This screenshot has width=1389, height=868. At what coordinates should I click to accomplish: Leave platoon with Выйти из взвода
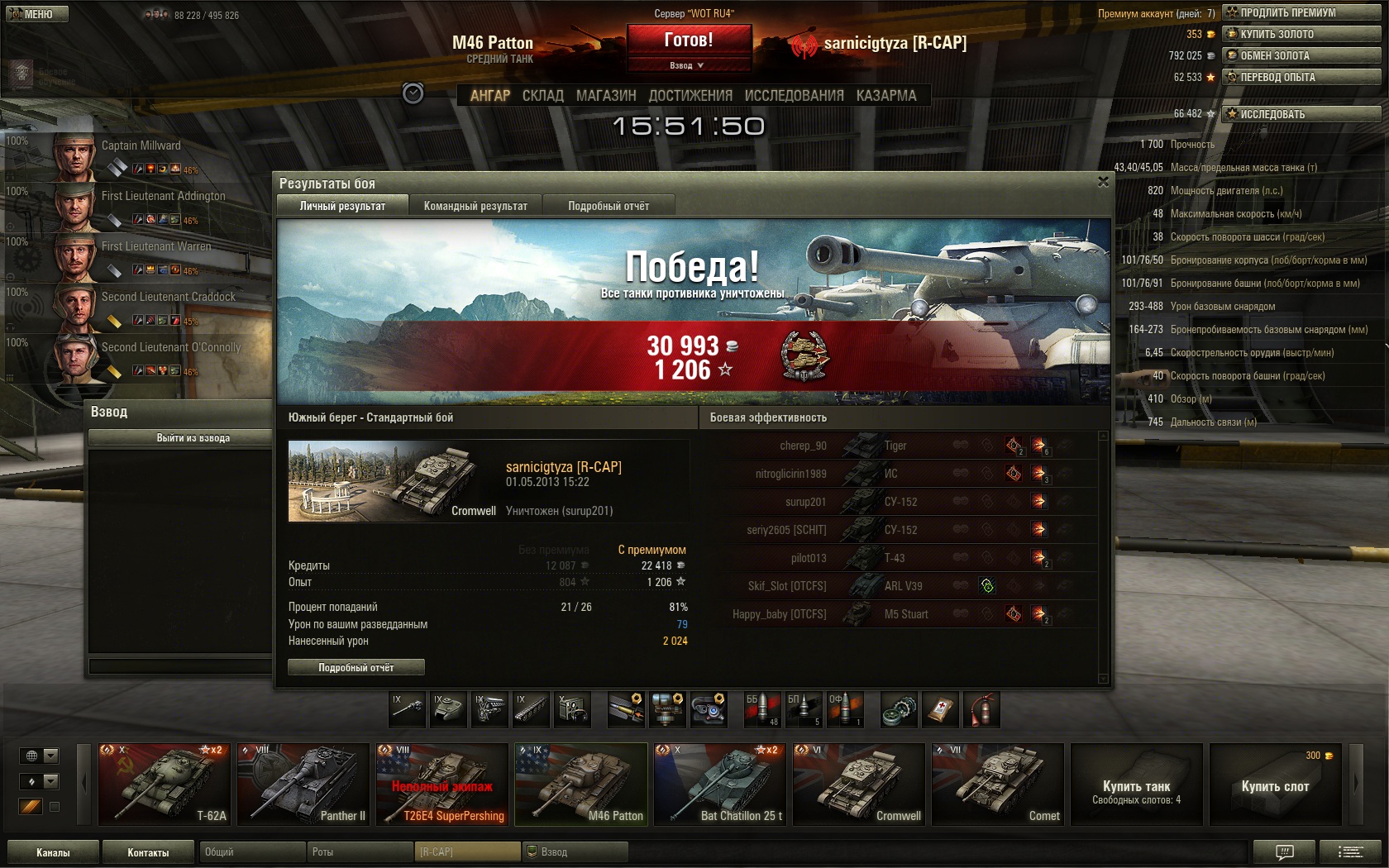tap(193, 437)
